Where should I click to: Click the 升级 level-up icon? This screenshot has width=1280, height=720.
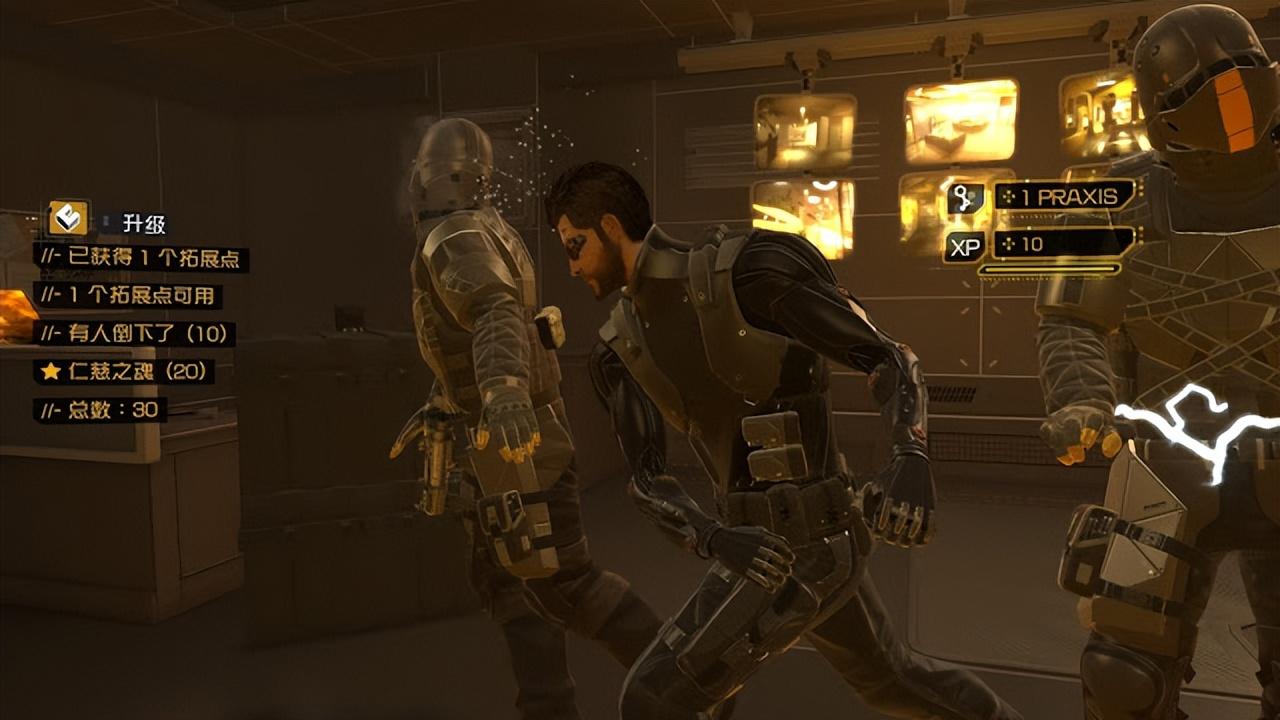point(68,218)
